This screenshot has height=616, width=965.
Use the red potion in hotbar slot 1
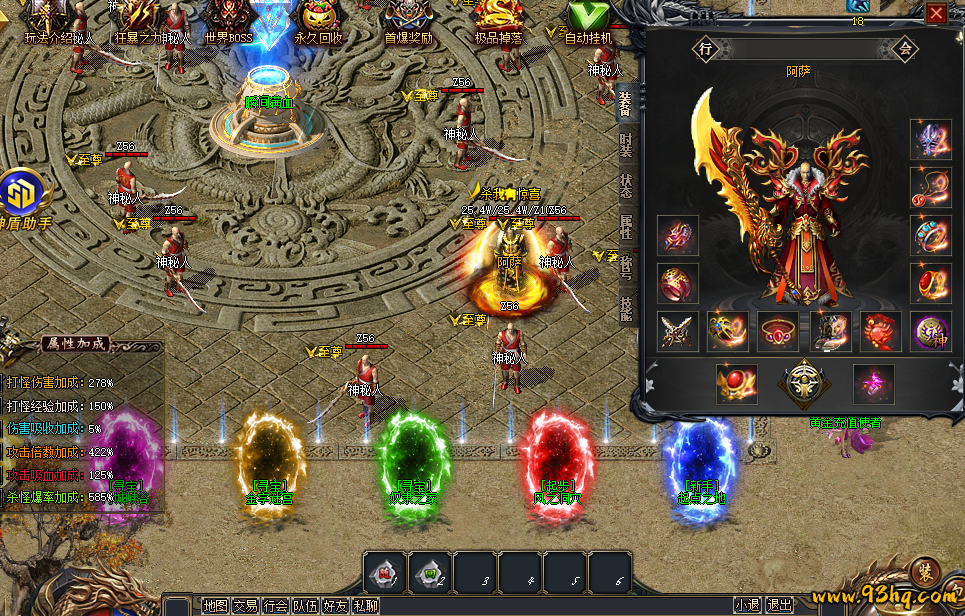[x=384, y=573]
